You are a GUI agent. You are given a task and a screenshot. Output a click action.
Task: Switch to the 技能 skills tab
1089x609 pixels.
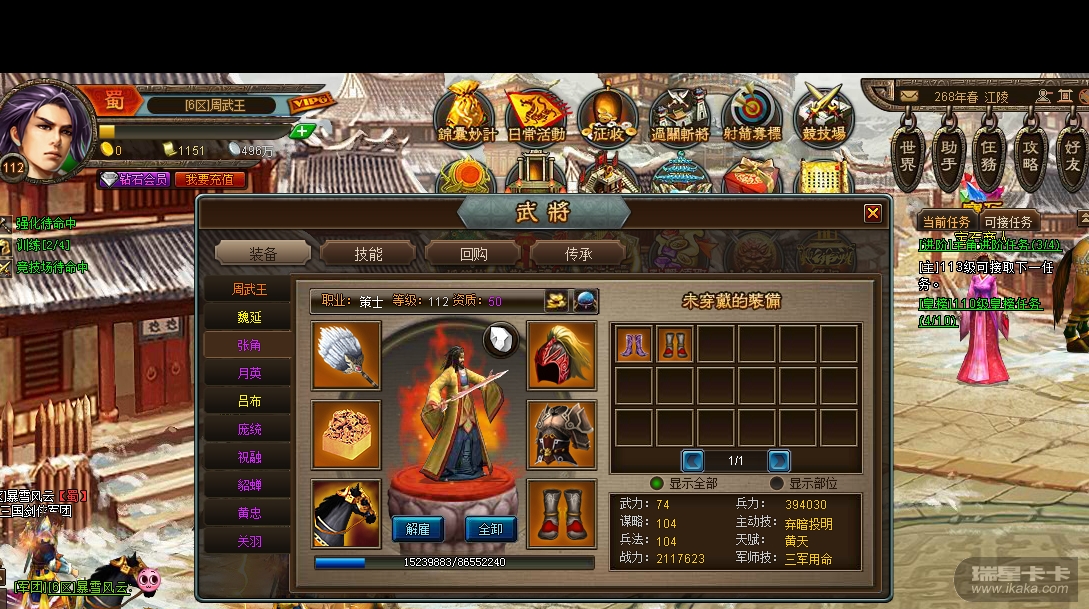[x=368, y=254]
